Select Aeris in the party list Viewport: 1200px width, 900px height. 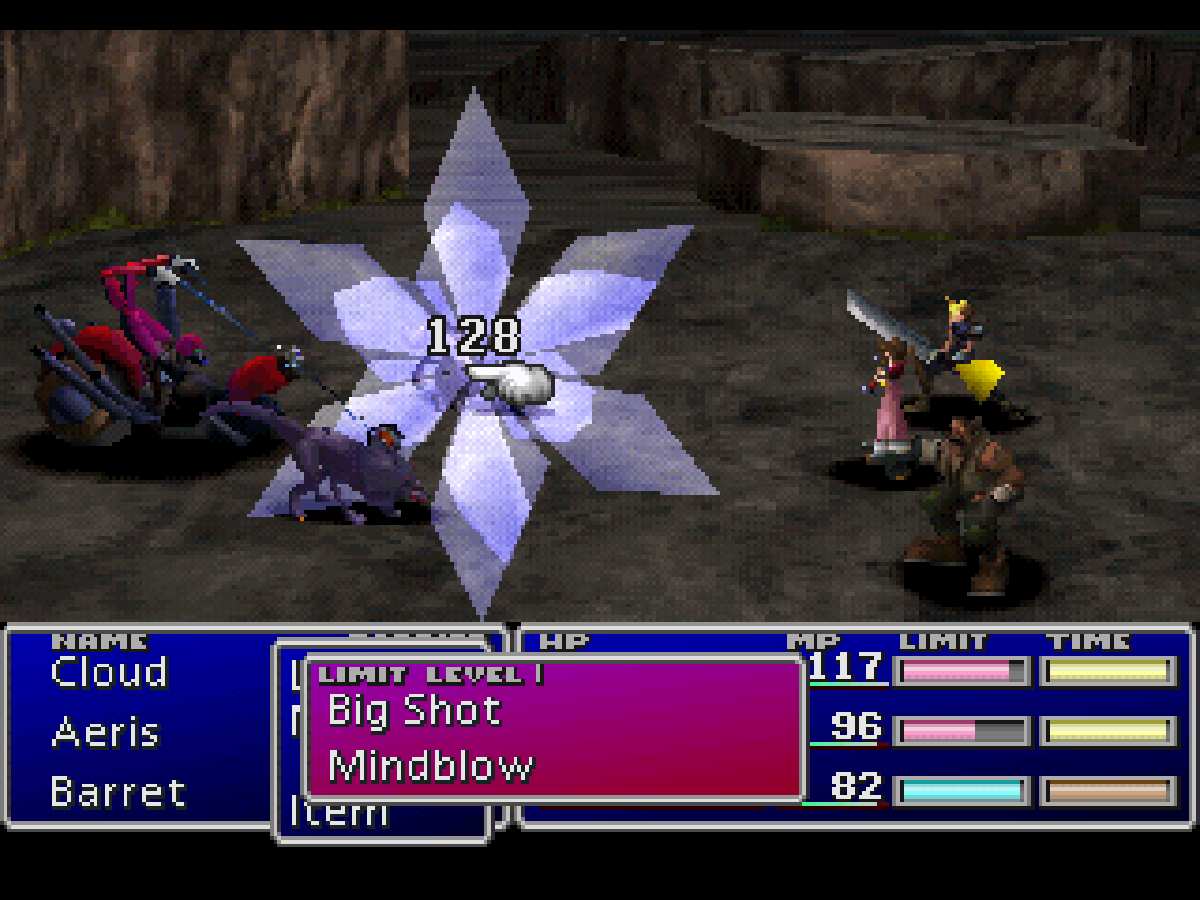105,733
